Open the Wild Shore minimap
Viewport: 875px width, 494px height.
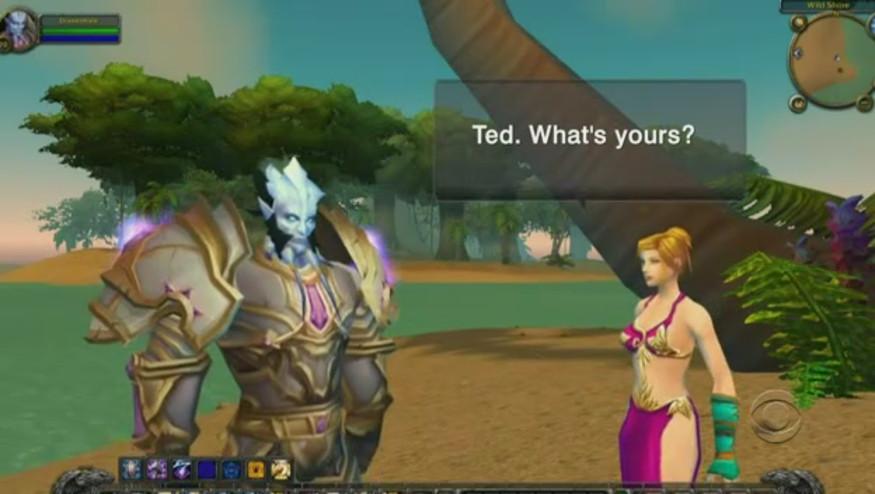[x=833, y=60]
